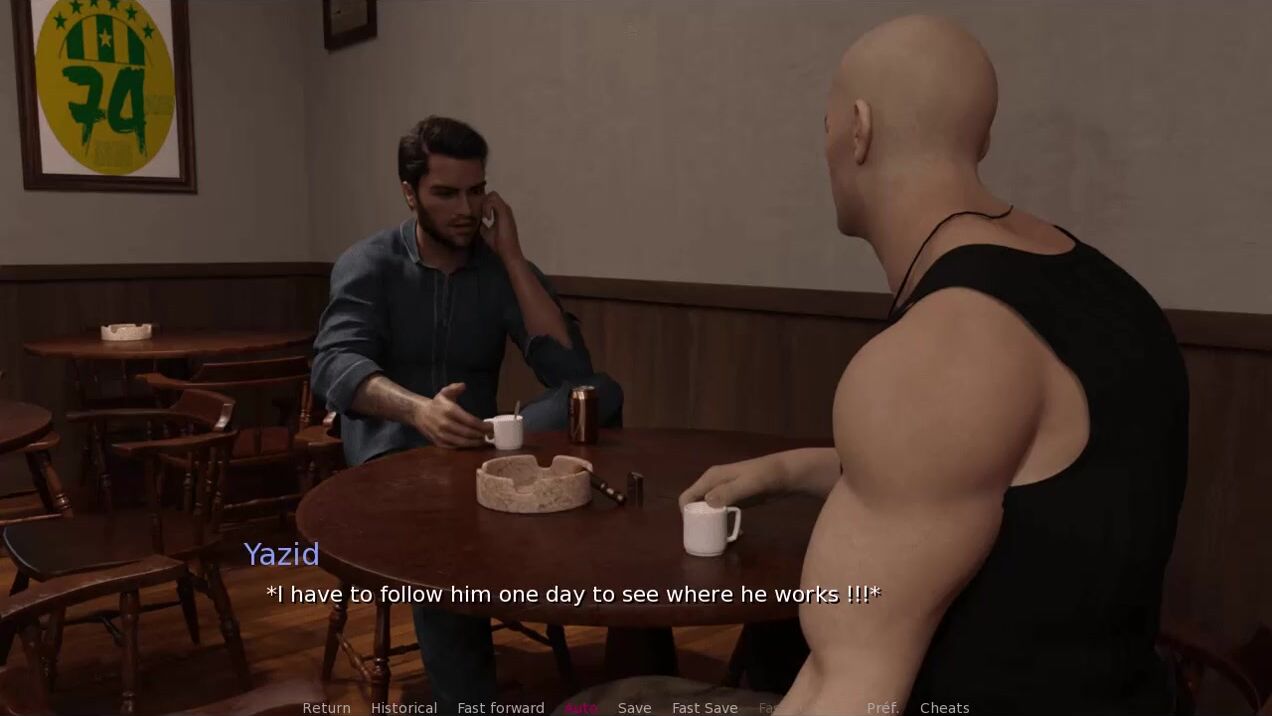This screenshot has height=716, width=1272.
Task: Do a Fast Save
Action: 704,708
